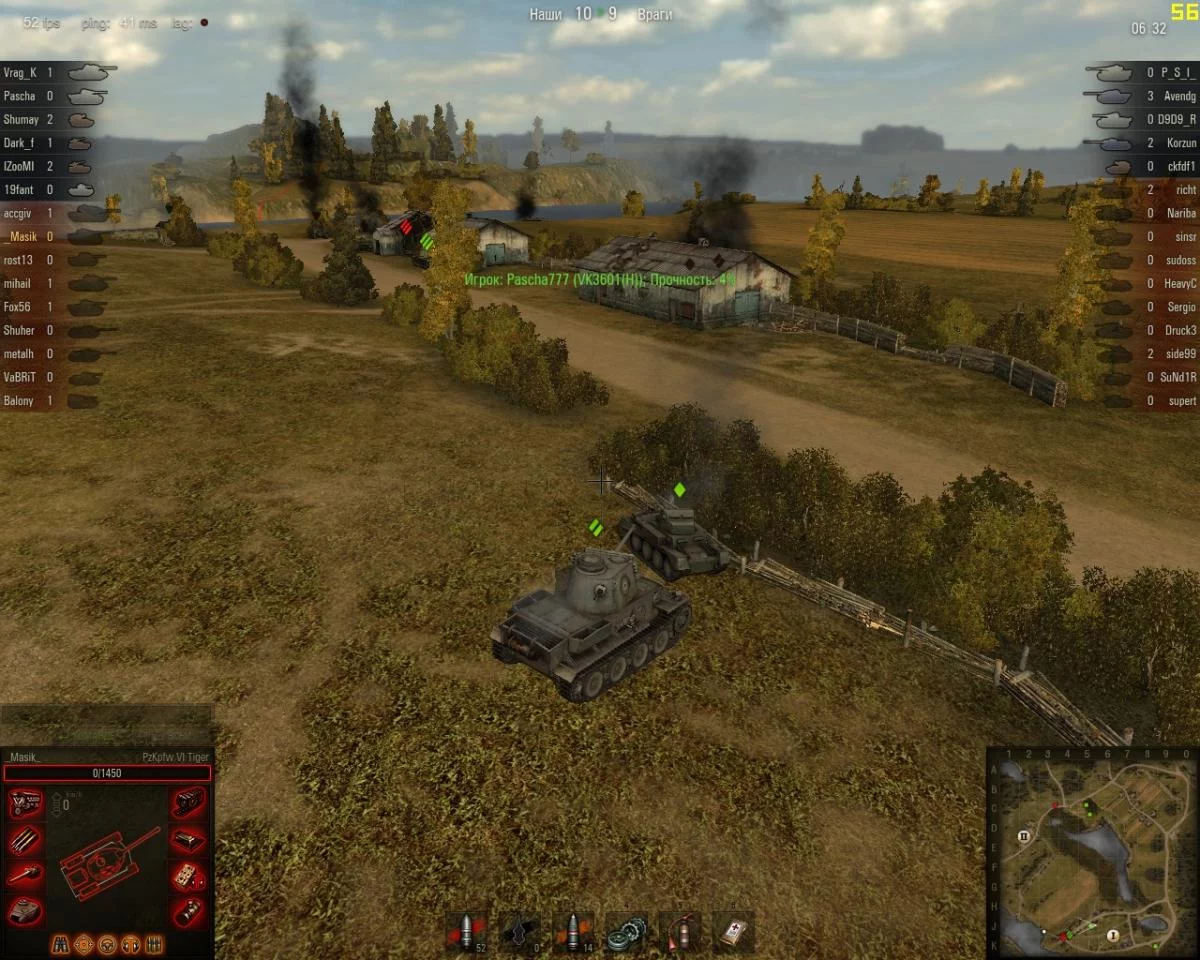This screenshot has width=1200, height=960.
Task: Click the steering wheel driver crew icon
Action: [107, 944]
